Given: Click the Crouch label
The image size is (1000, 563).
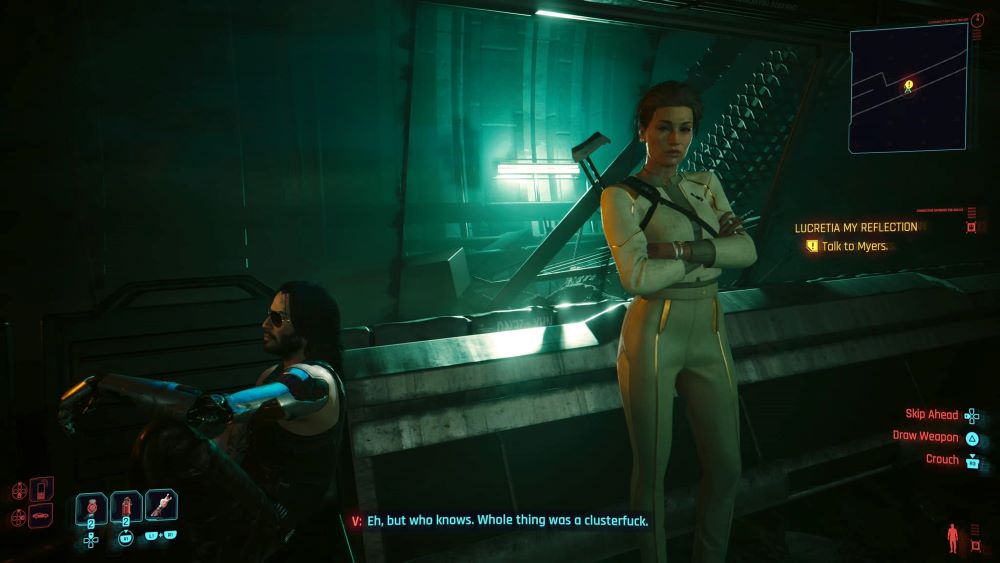Looking at the screenshot, I should [942, 460].
